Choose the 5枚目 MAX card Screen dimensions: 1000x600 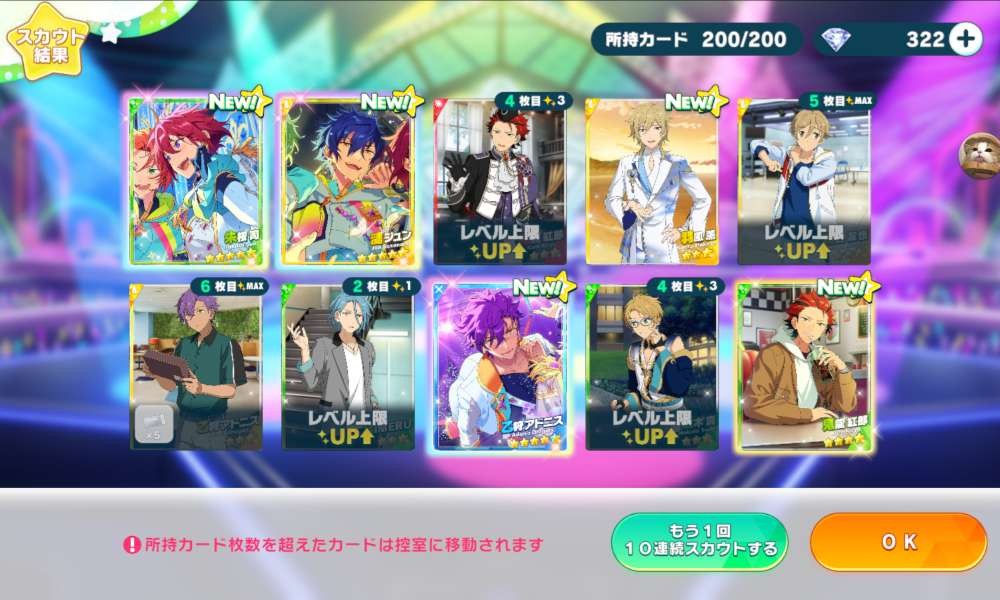(804, 181)
